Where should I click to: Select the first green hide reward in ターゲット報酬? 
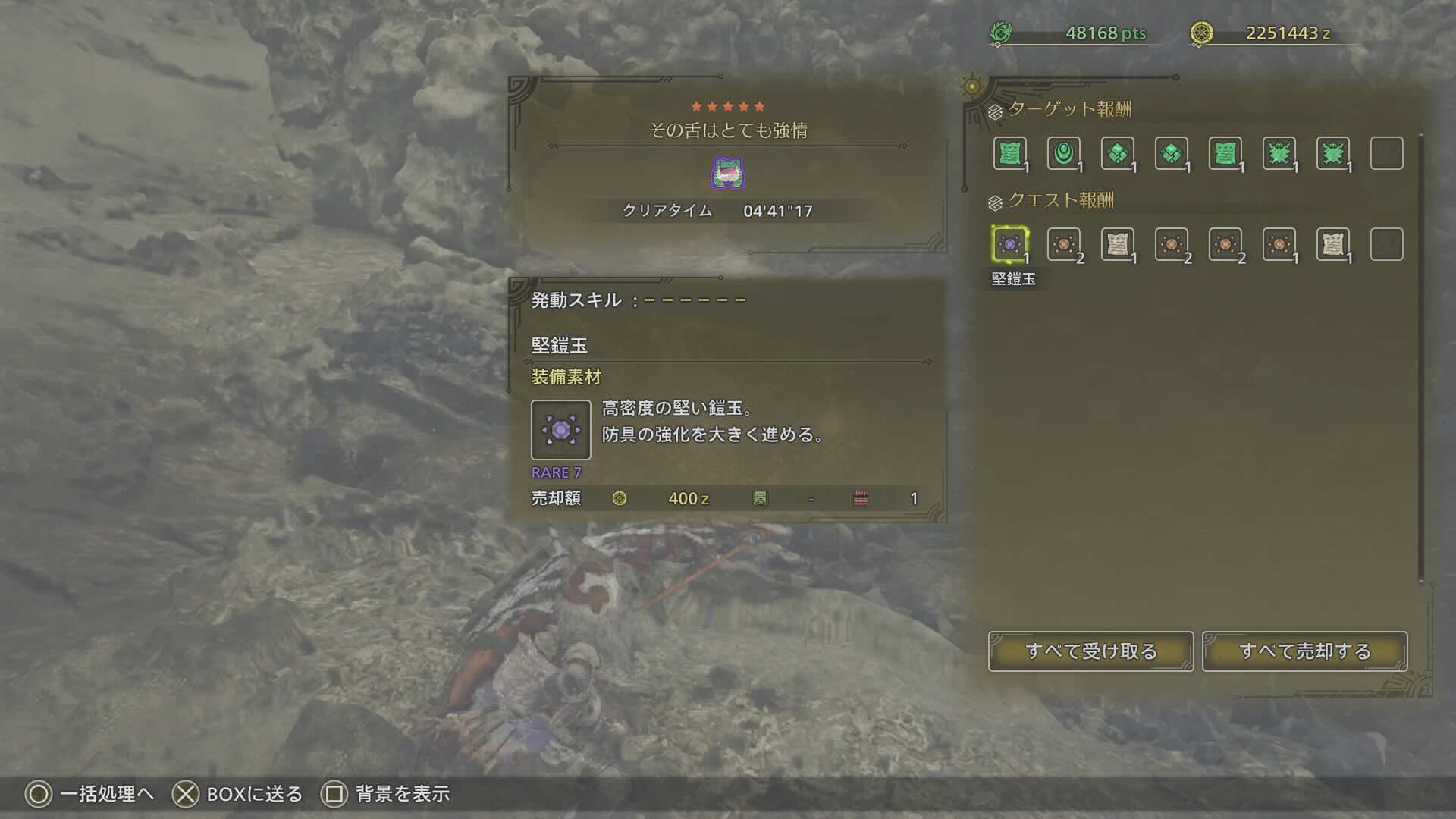click(x=1009, y=153)
